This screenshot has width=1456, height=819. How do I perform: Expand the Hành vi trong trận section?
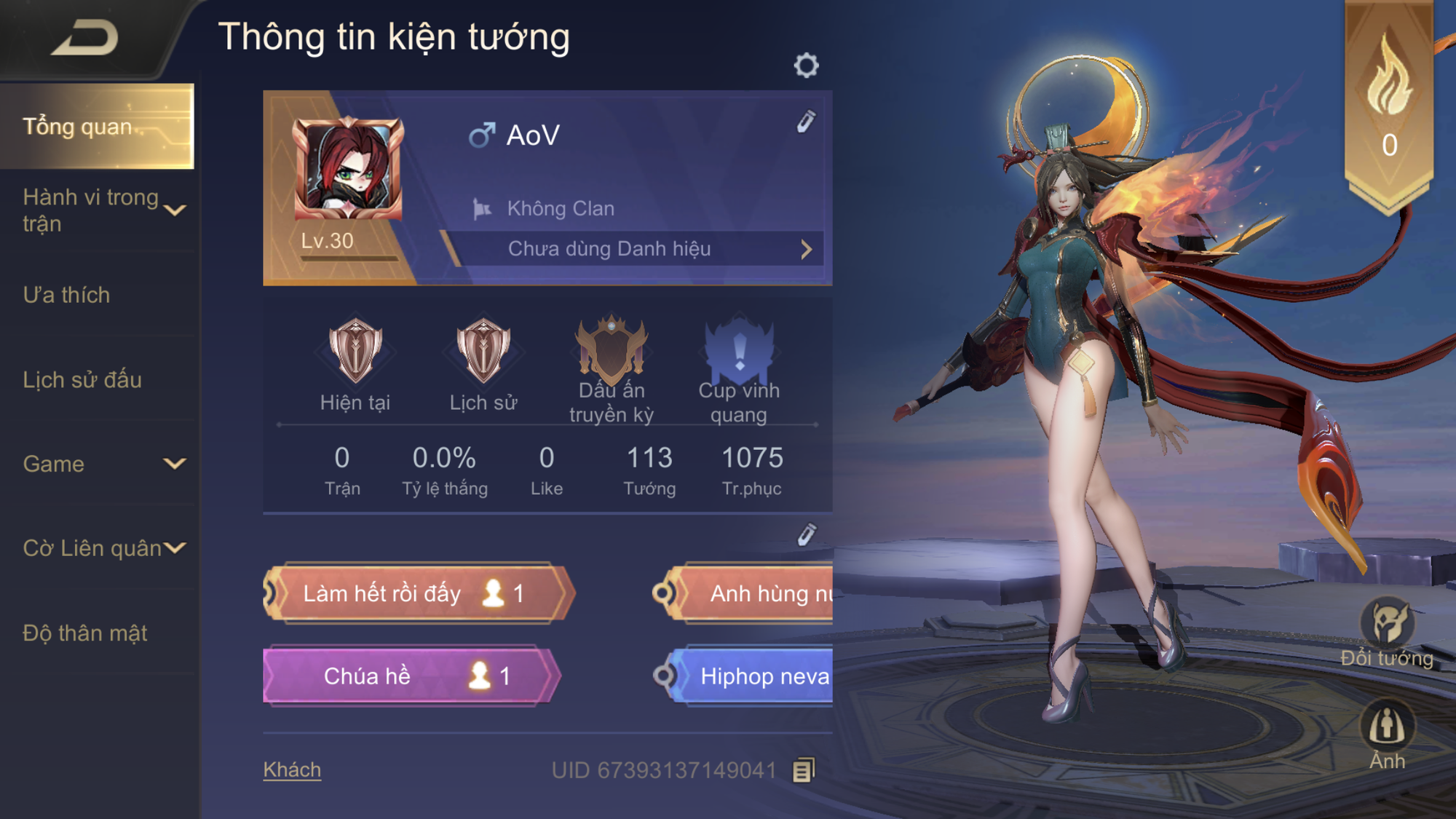pos(175,210)
